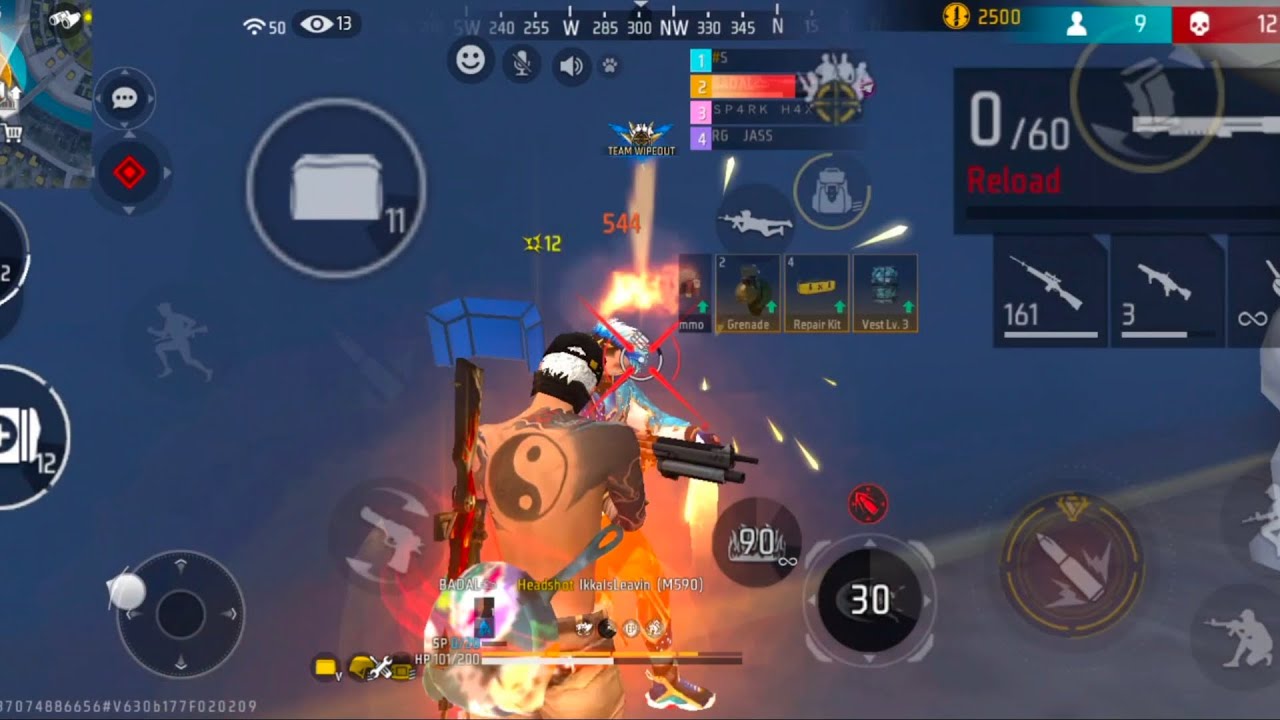Pick up the Vest Lv. 3
The image size is (1280, 720).
coord(885,294)
